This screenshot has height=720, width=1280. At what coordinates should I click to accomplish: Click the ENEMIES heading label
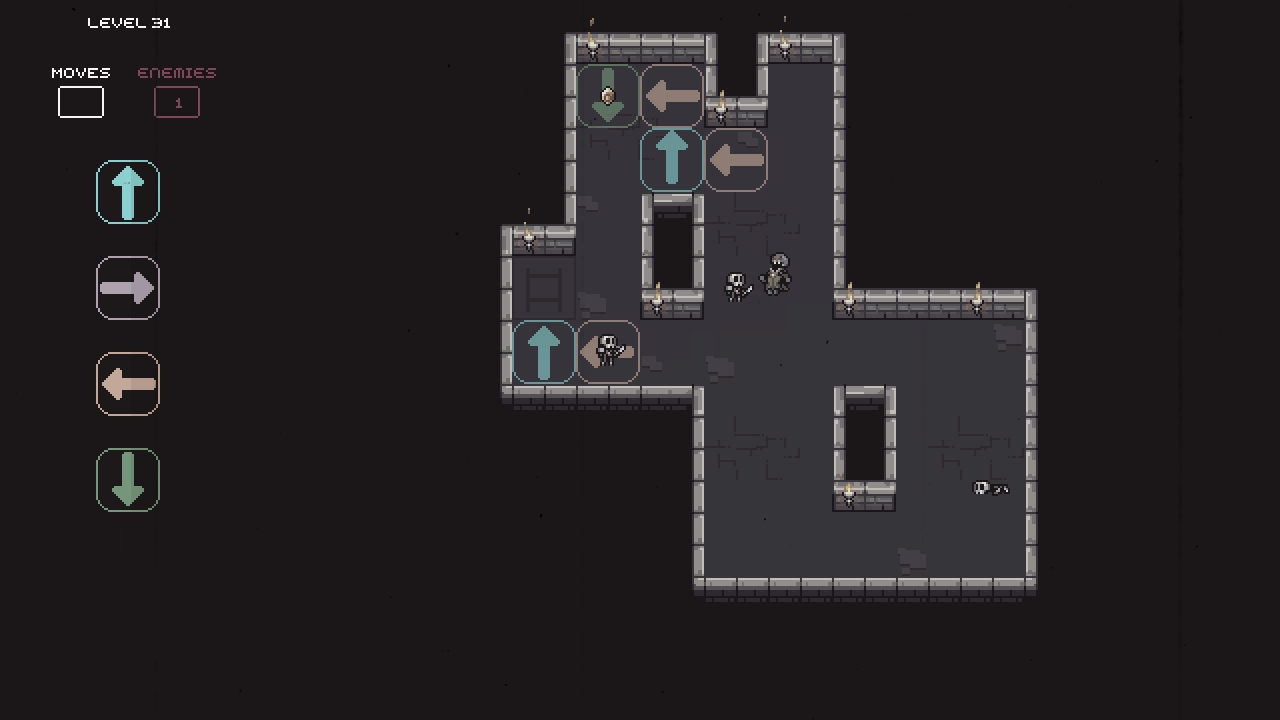coord(176,72)
